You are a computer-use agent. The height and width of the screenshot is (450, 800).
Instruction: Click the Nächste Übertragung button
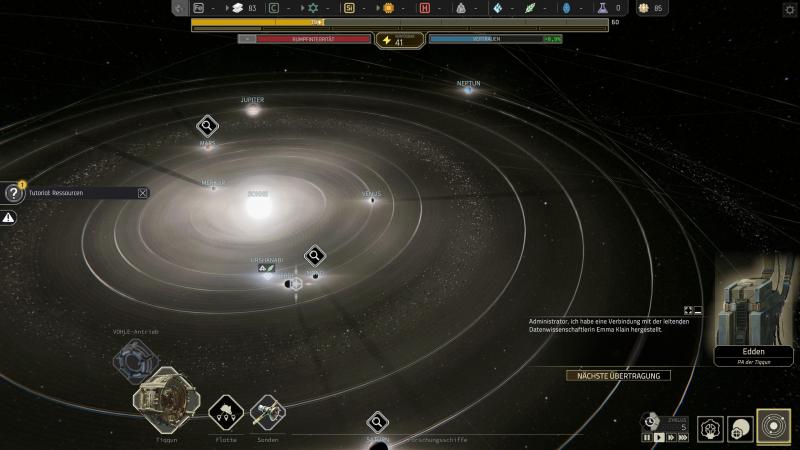[618, 376]
